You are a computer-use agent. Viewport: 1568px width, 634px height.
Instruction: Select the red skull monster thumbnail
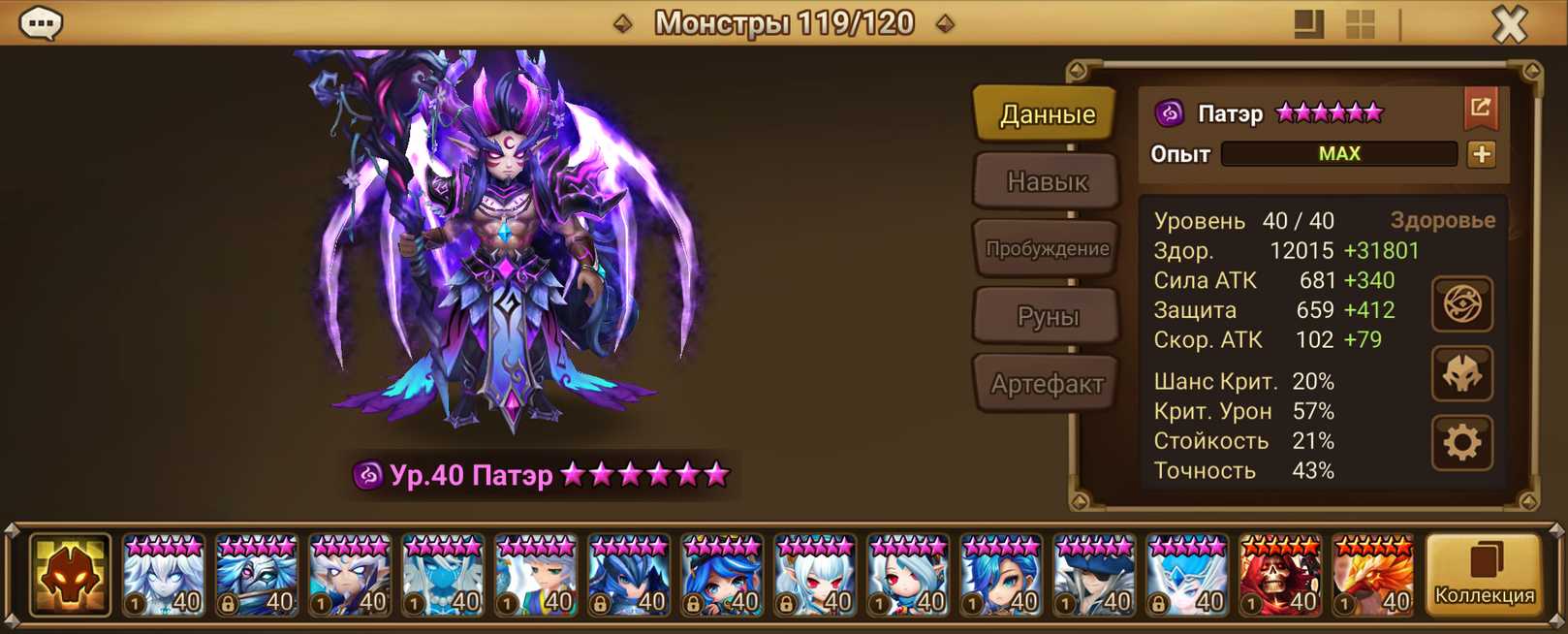coord(1280,577)
